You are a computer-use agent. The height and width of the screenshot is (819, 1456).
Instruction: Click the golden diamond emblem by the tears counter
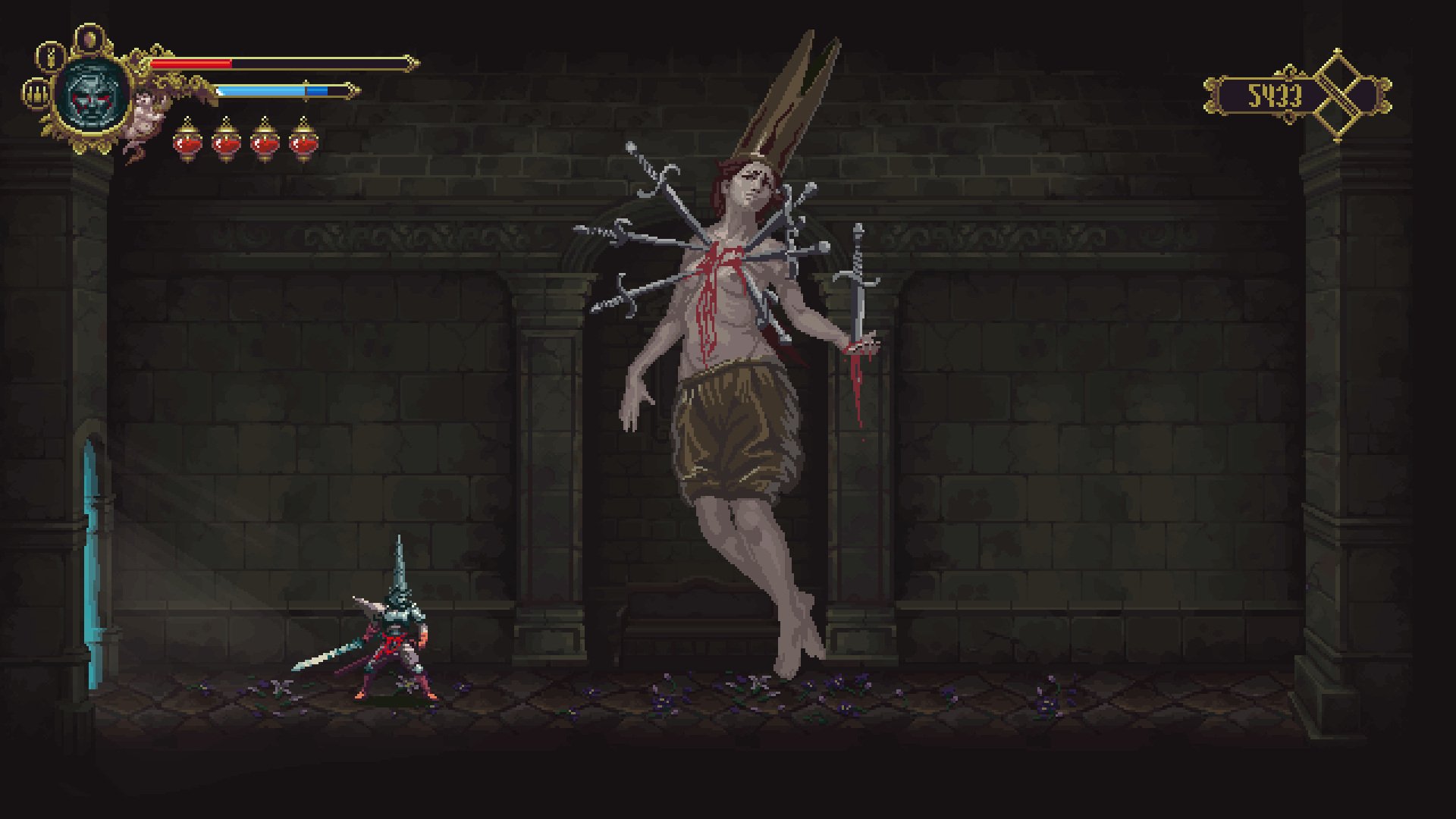click(x=1337, y=95)
